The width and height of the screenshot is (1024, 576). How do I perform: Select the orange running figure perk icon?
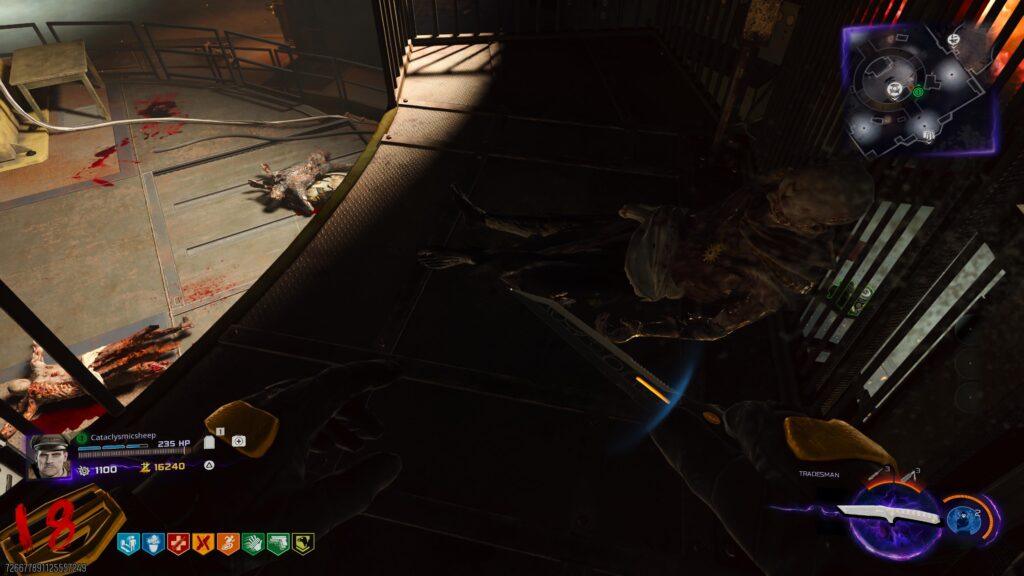pos(228,544)
